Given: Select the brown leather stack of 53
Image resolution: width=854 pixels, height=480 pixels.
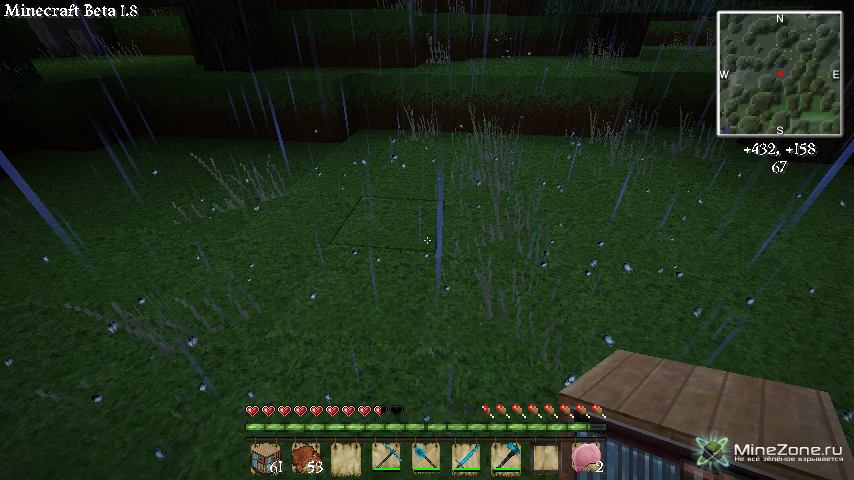Looking at the screenshot, I should pos(305,457).
